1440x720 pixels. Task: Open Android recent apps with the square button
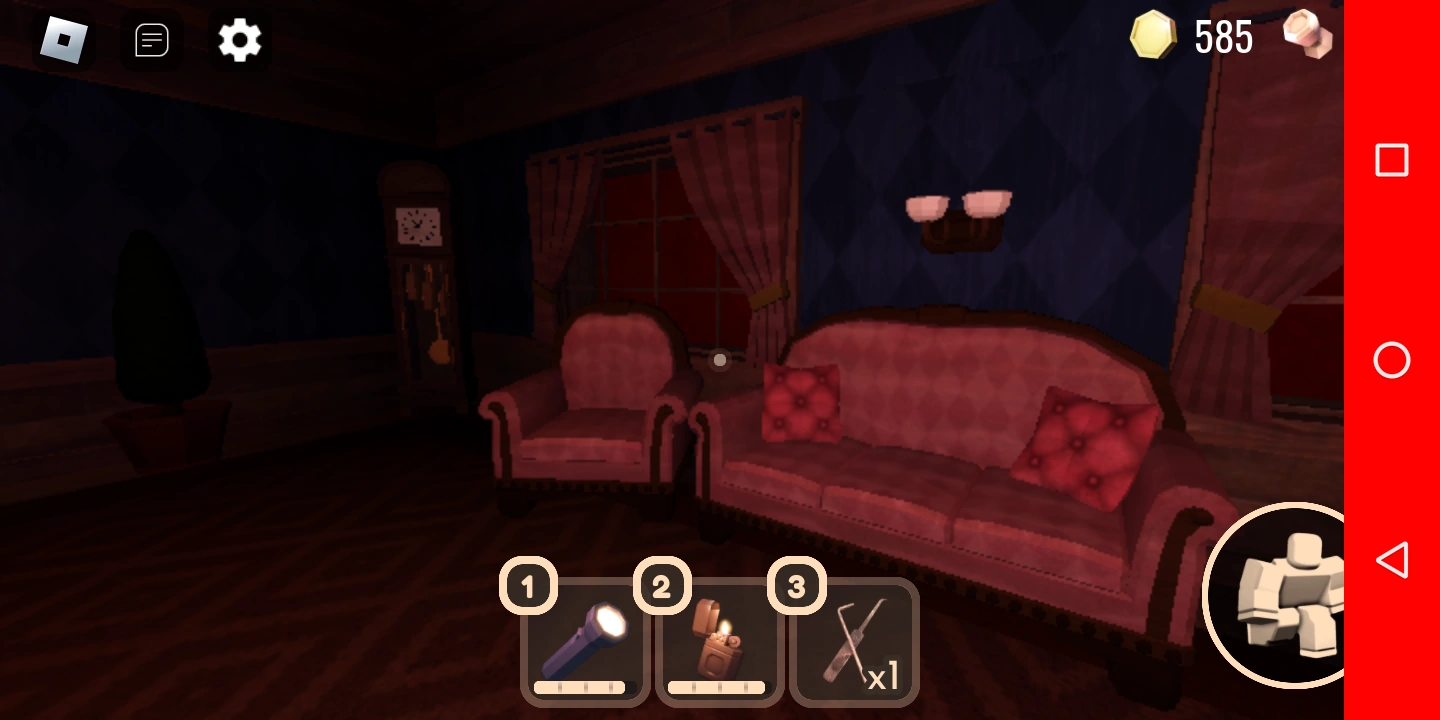pos(1391,160)
